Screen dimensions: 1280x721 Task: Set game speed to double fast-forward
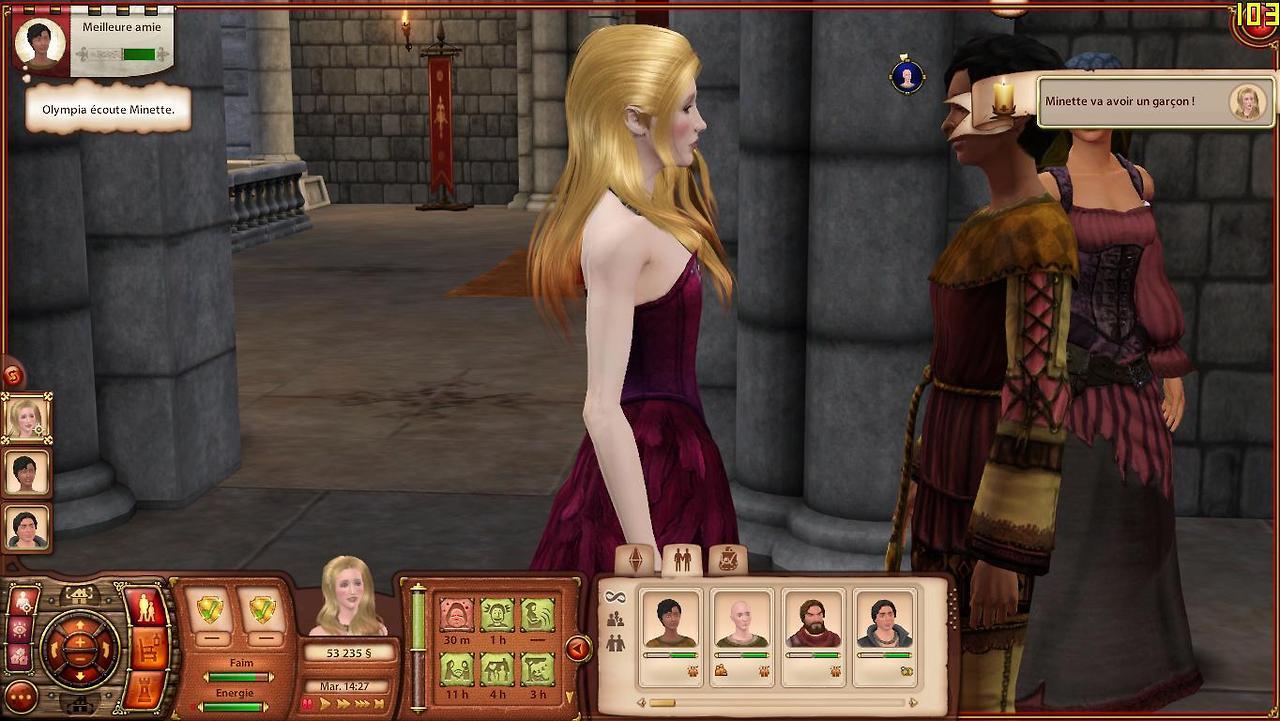pyautogui.click(x=342, y=704)
